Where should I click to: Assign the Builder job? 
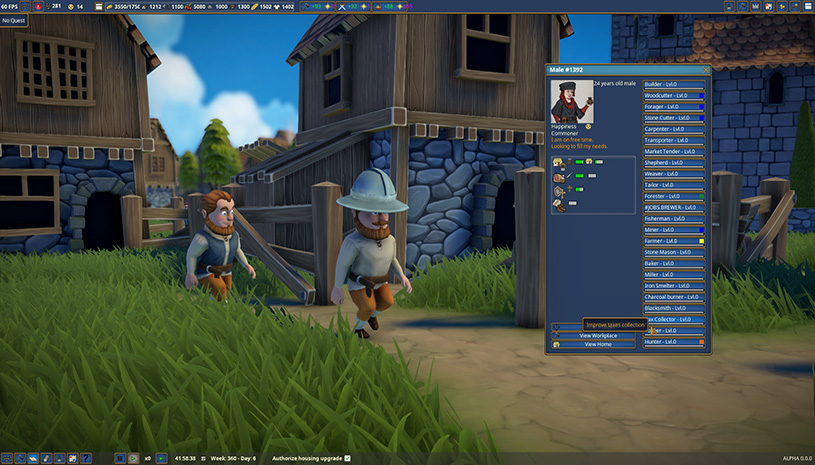674,84
